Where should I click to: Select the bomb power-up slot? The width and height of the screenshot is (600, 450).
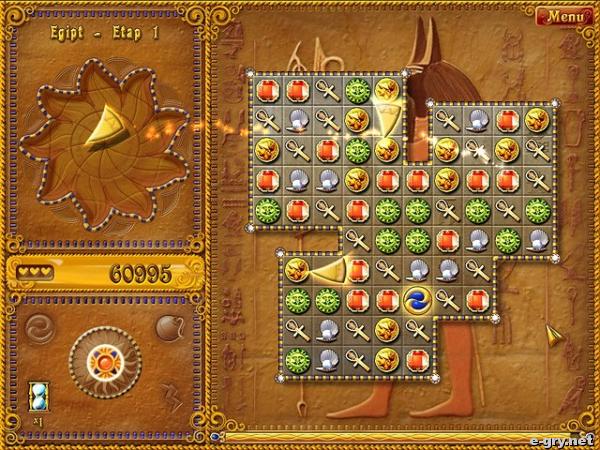(168, 327)
